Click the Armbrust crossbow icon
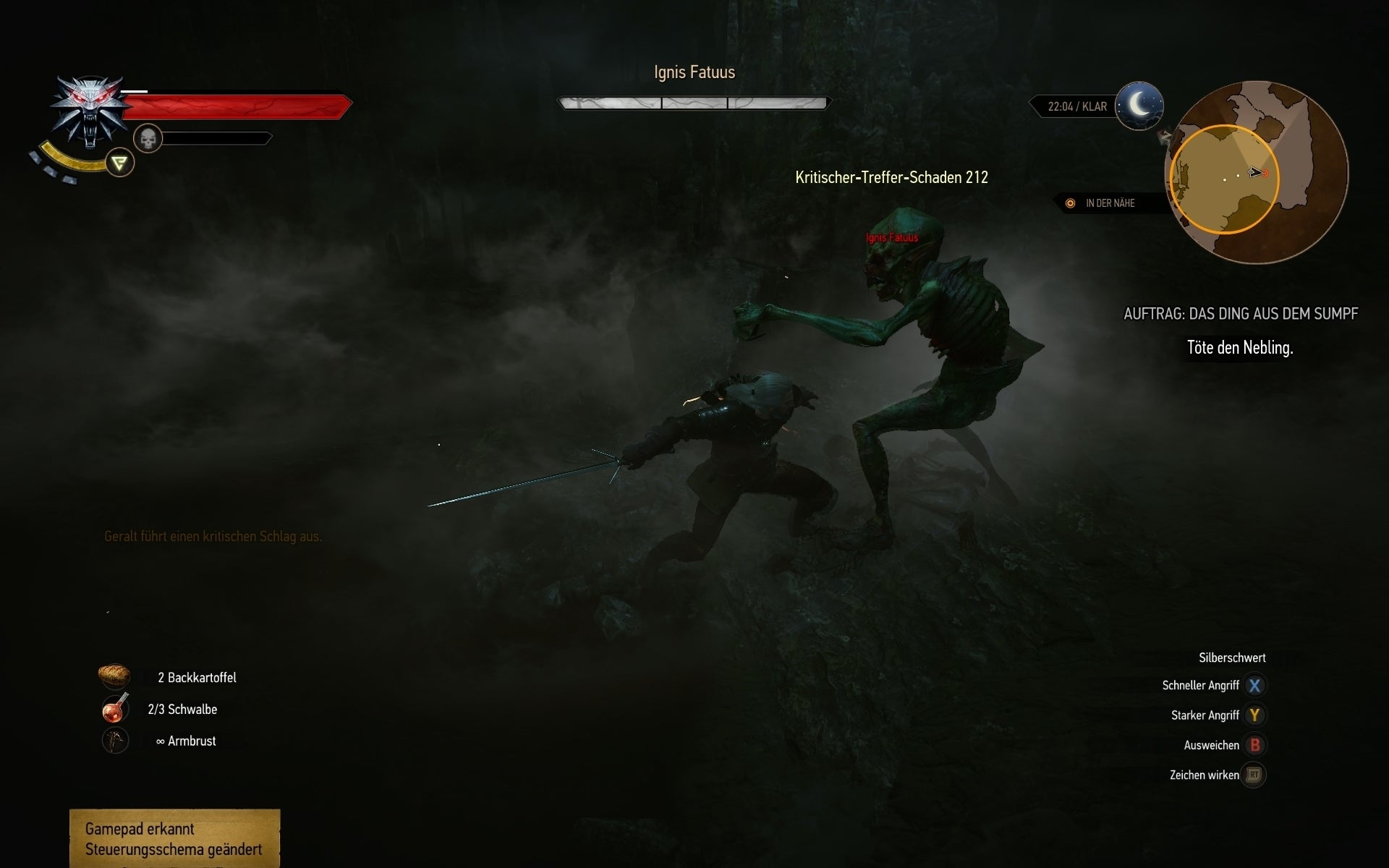This screenshot has width=1389, height=868. point(114,740)
